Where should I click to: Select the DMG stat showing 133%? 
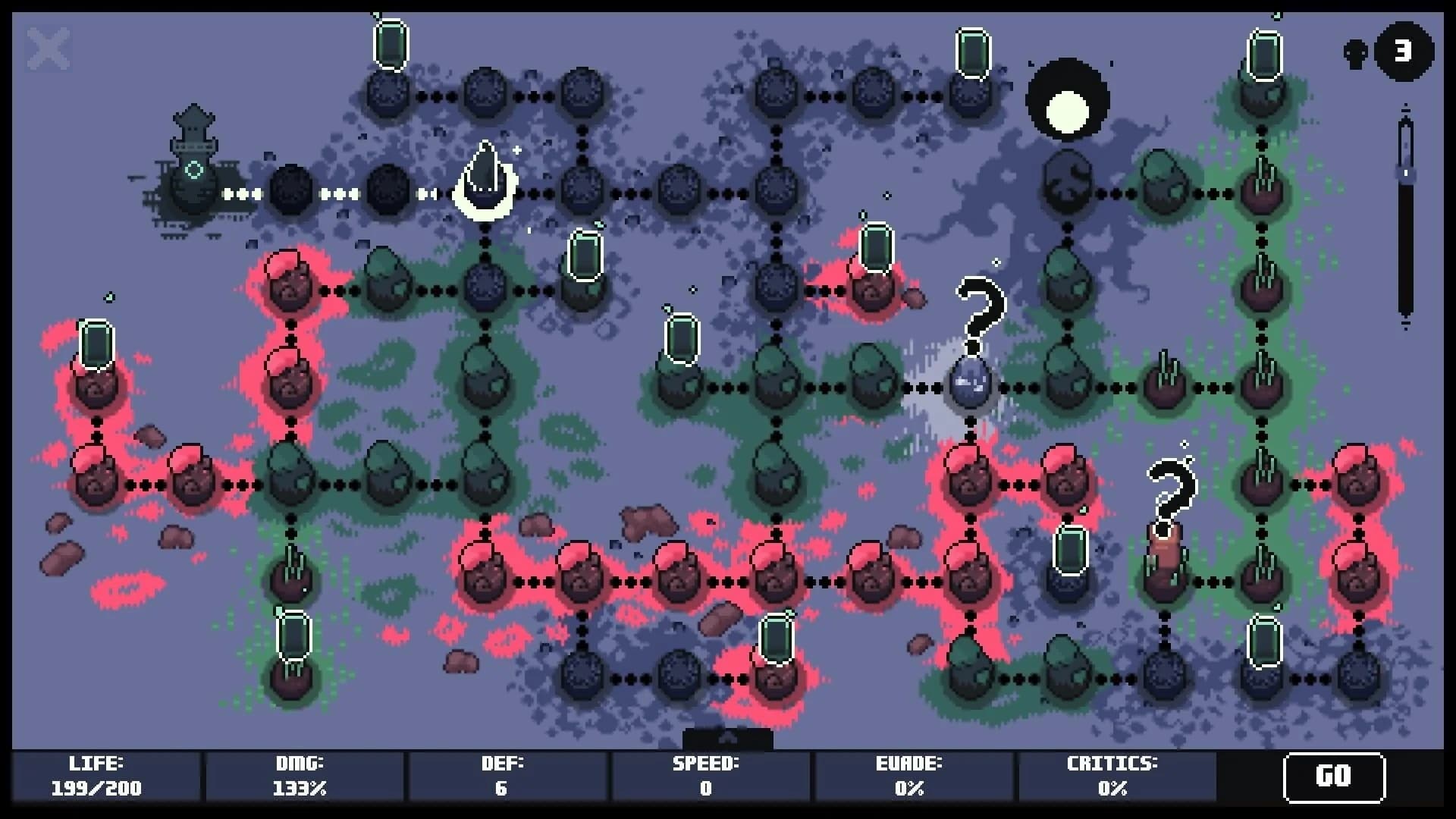[299, 776]
